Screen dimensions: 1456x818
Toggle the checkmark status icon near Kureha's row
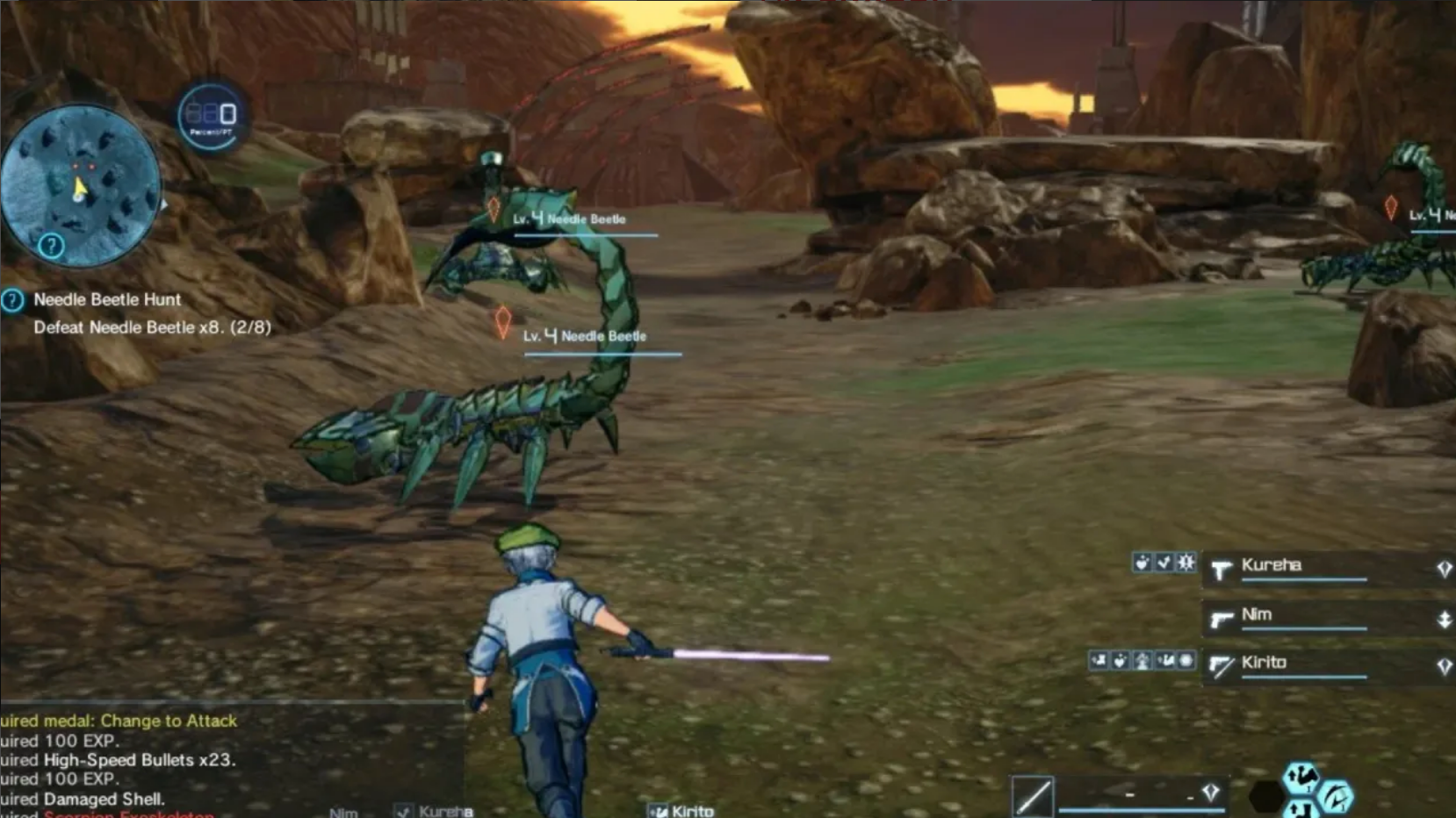coord(1164,563)
